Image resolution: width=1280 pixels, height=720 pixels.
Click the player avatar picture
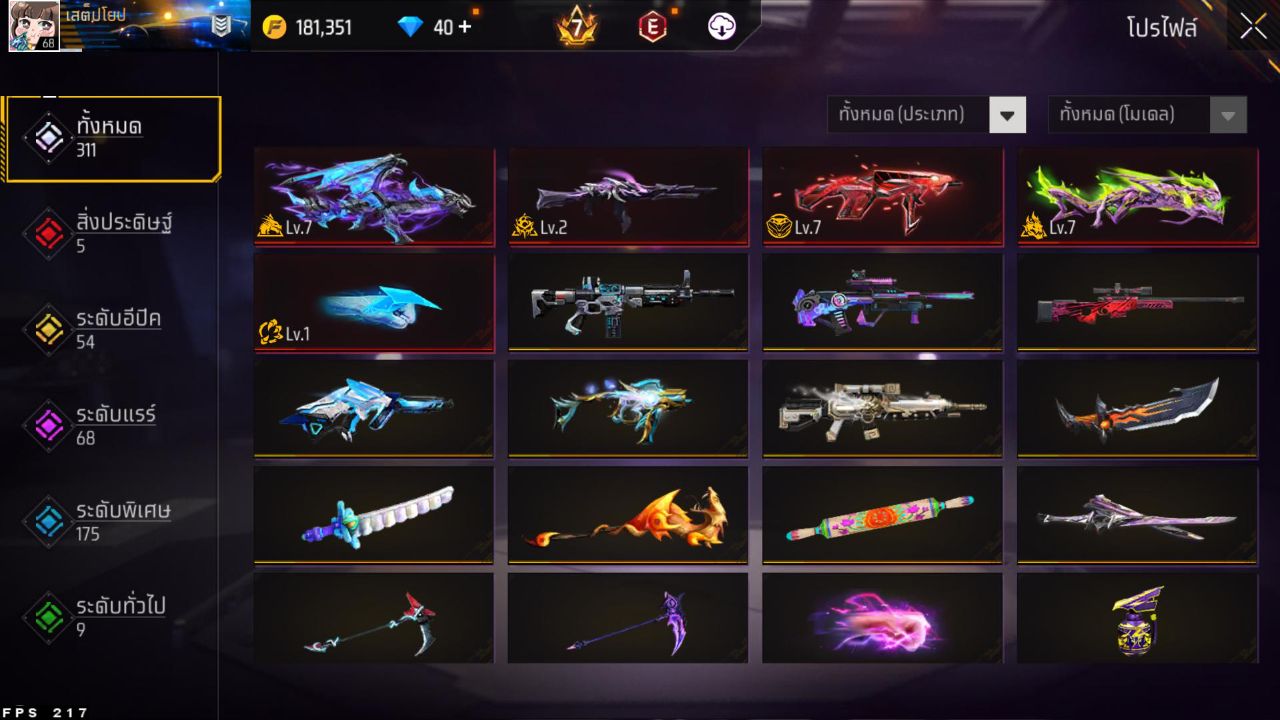click(35, 27)
